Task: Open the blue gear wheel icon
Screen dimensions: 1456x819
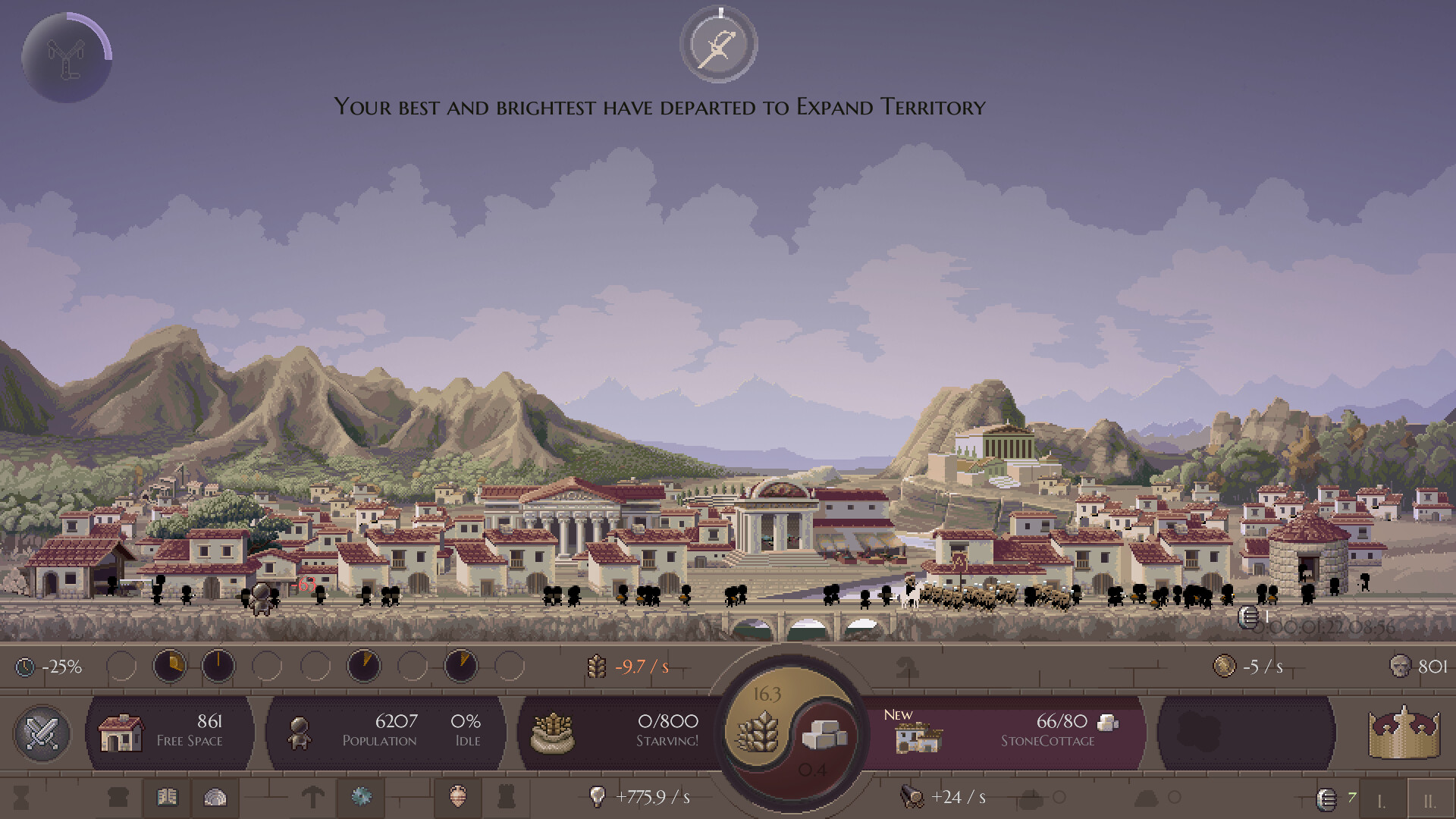Action: [361, 797]
